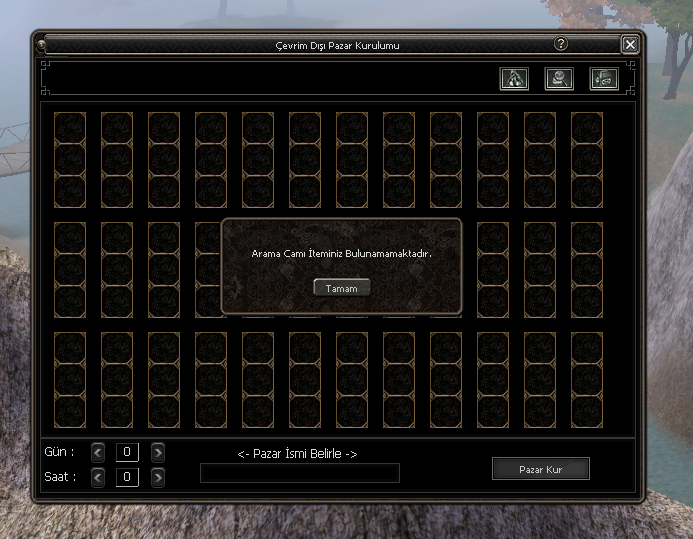The image size is (693, 539).
Task: Decrease the Saat value with left arrow
Action: point(98,477)
